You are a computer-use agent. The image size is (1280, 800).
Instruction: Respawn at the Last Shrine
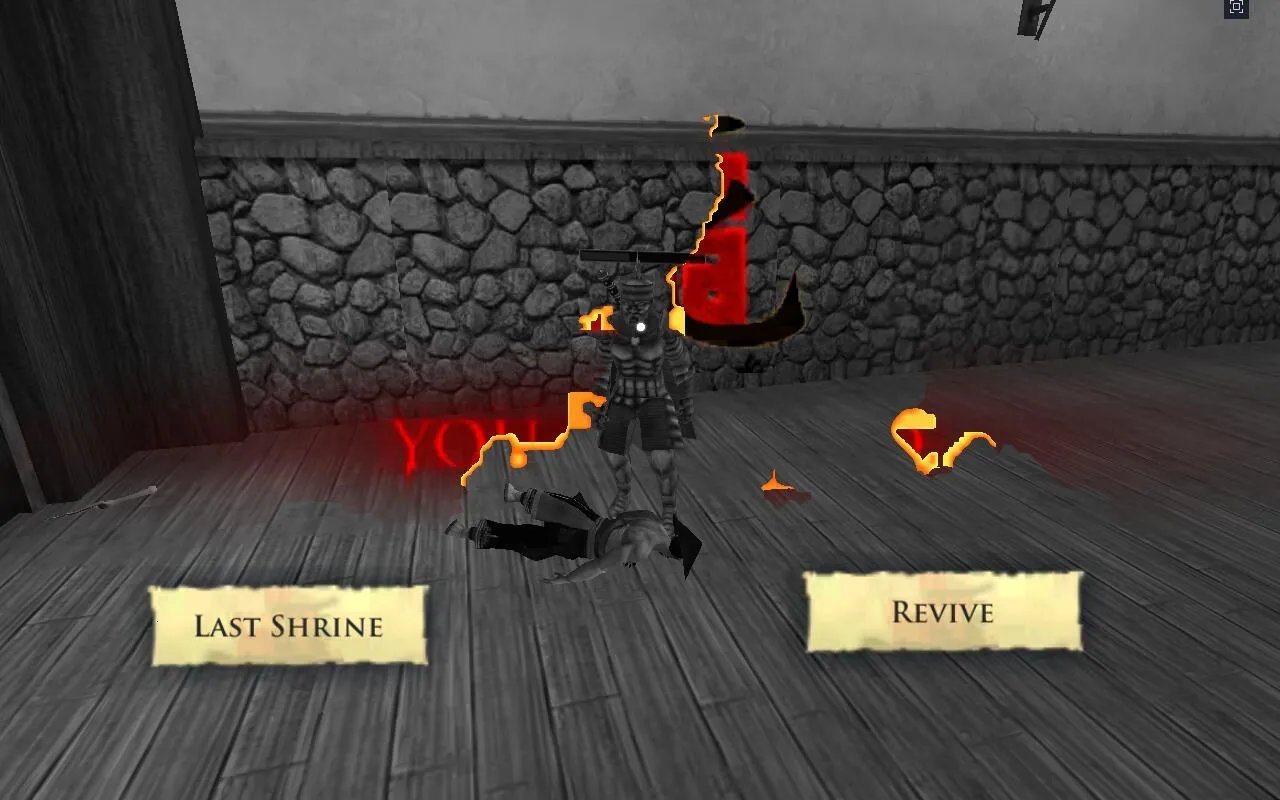click(289, 626)
